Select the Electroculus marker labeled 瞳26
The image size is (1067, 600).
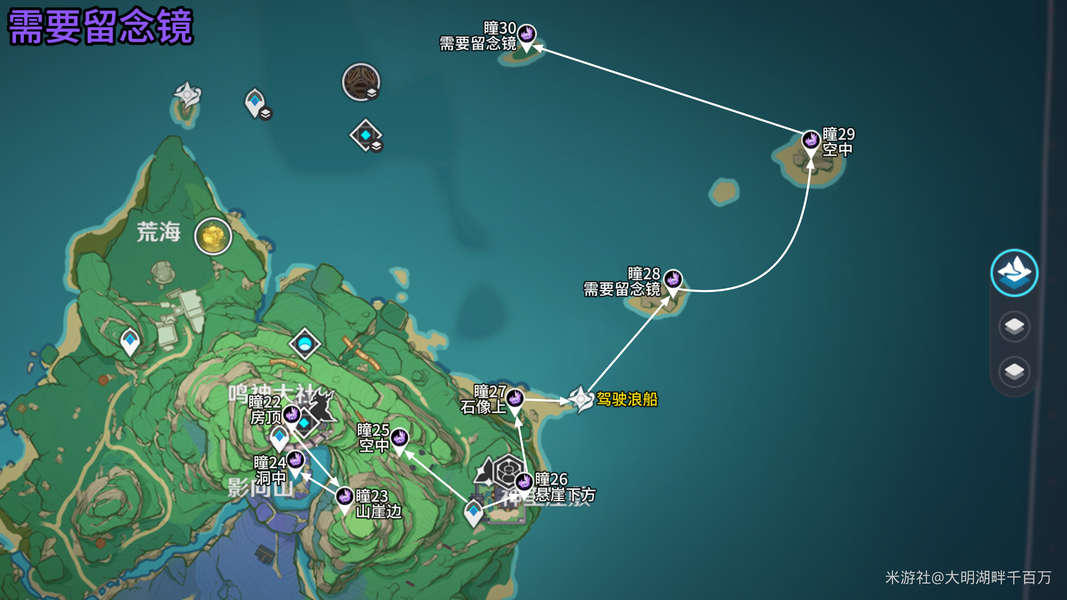(x=524, y=484)
